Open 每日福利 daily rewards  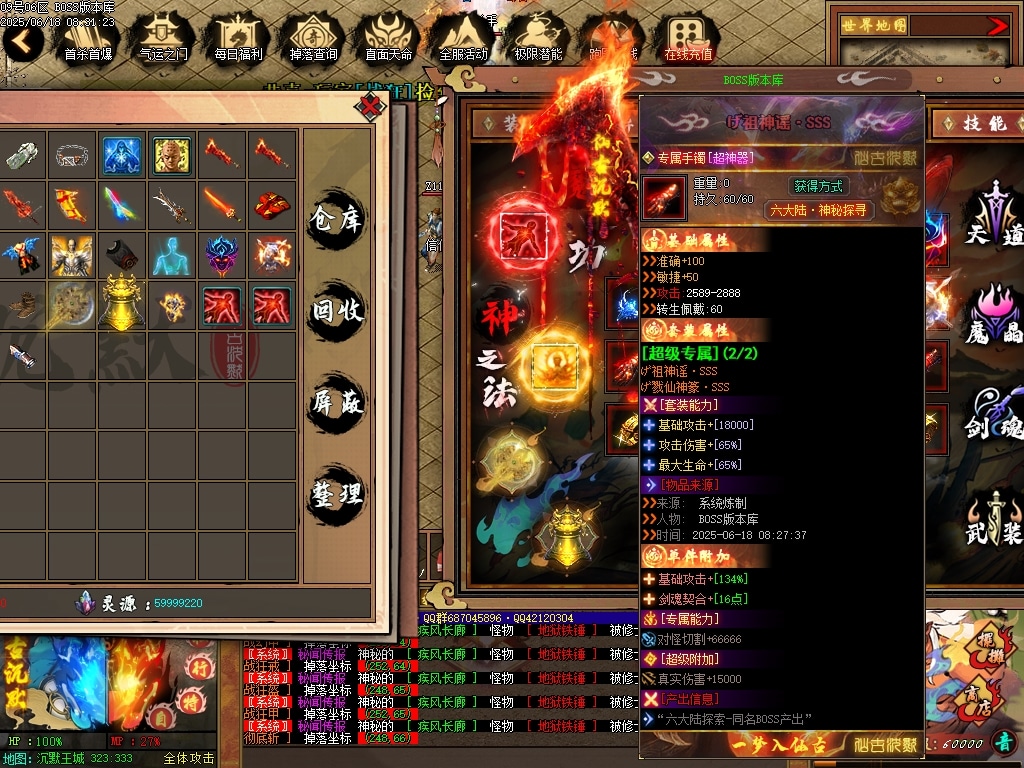click(x=238, y=38)
